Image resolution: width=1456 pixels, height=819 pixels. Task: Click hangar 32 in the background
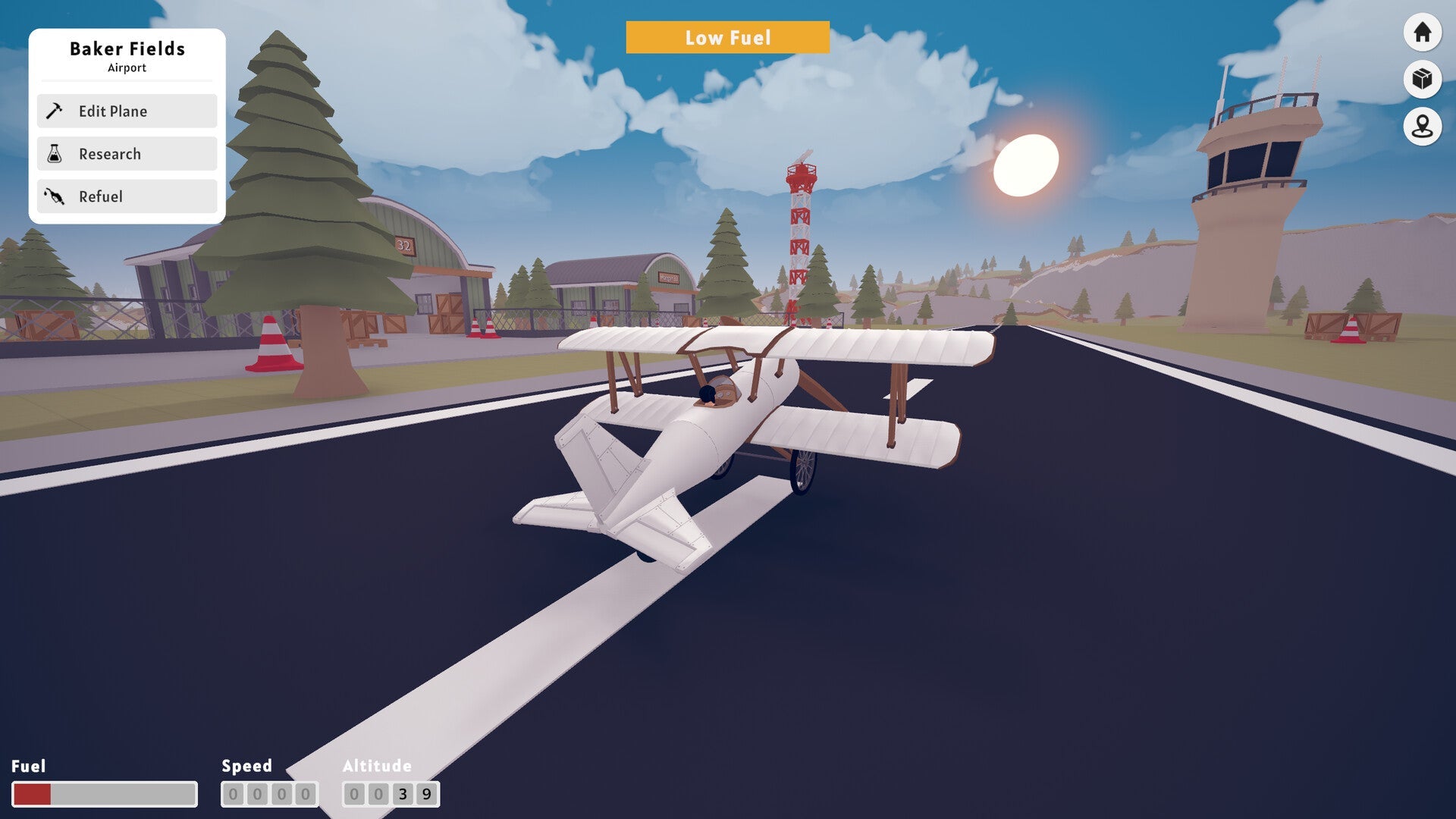tap(406, 246)
